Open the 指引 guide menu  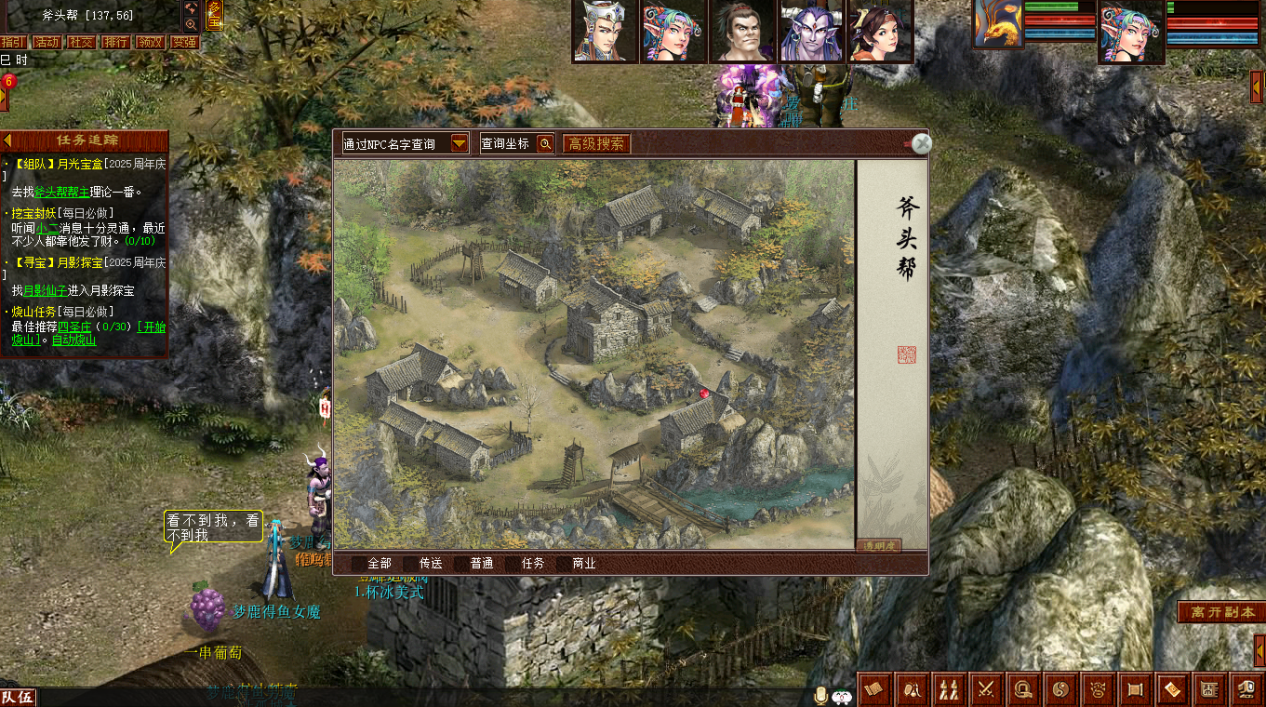pos(13,42)
